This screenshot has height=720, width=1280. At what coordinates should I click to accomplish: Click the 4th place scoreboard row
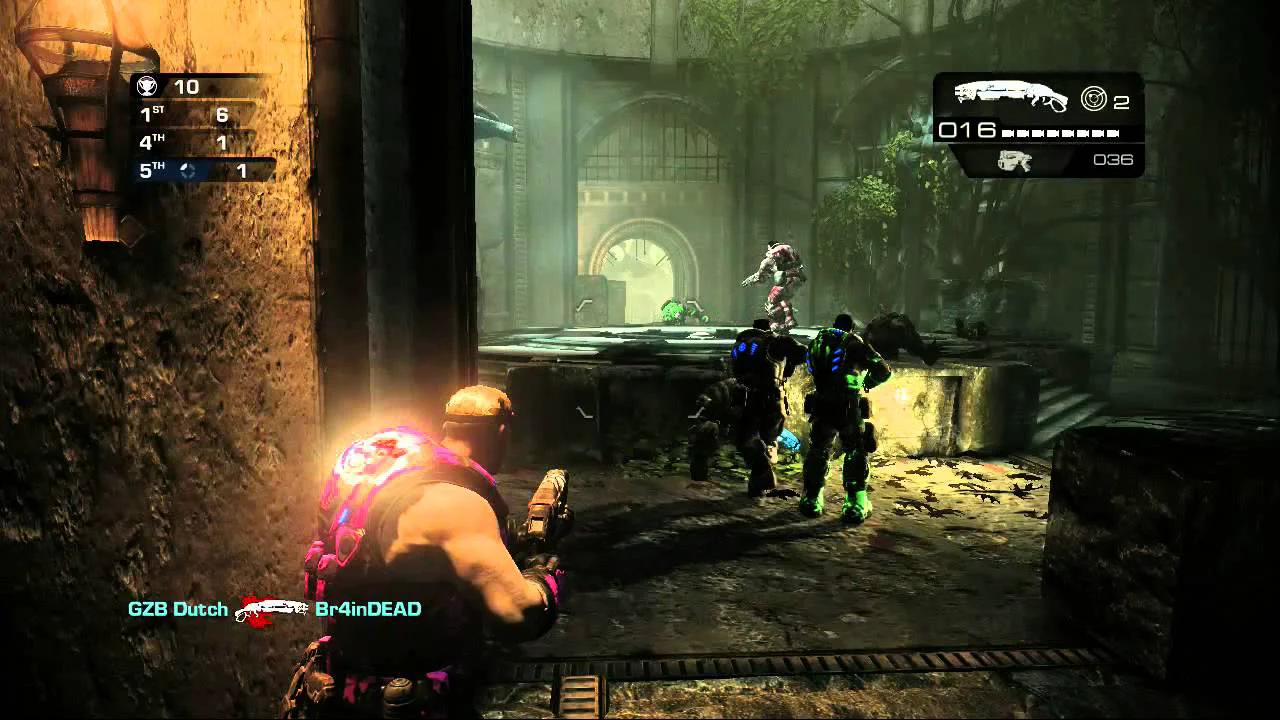click(x=200, y=143)
